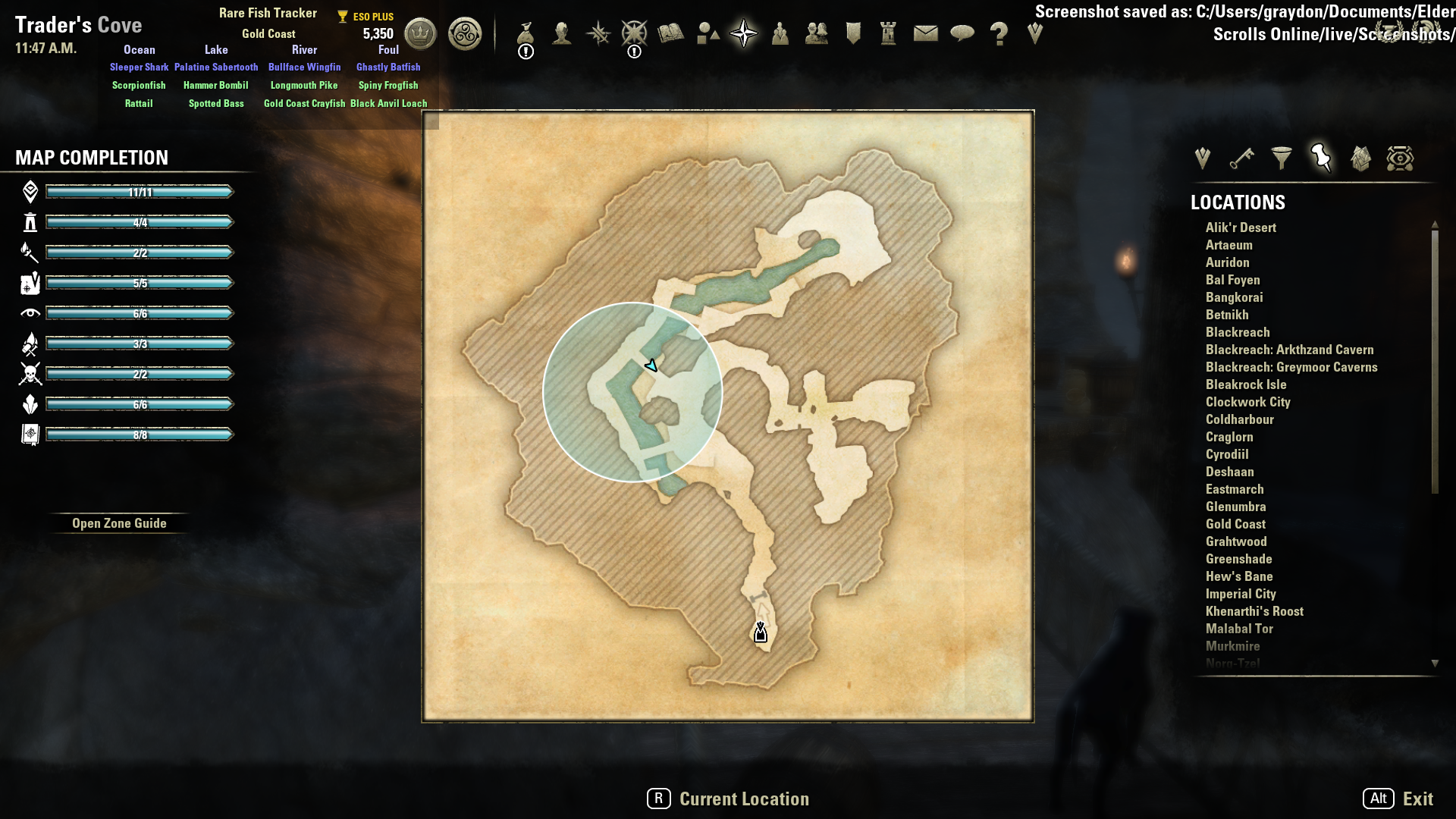Screen dimensions: 1456x819
Task: Switch to the map key tab
Action: (x=1241, y=158)
